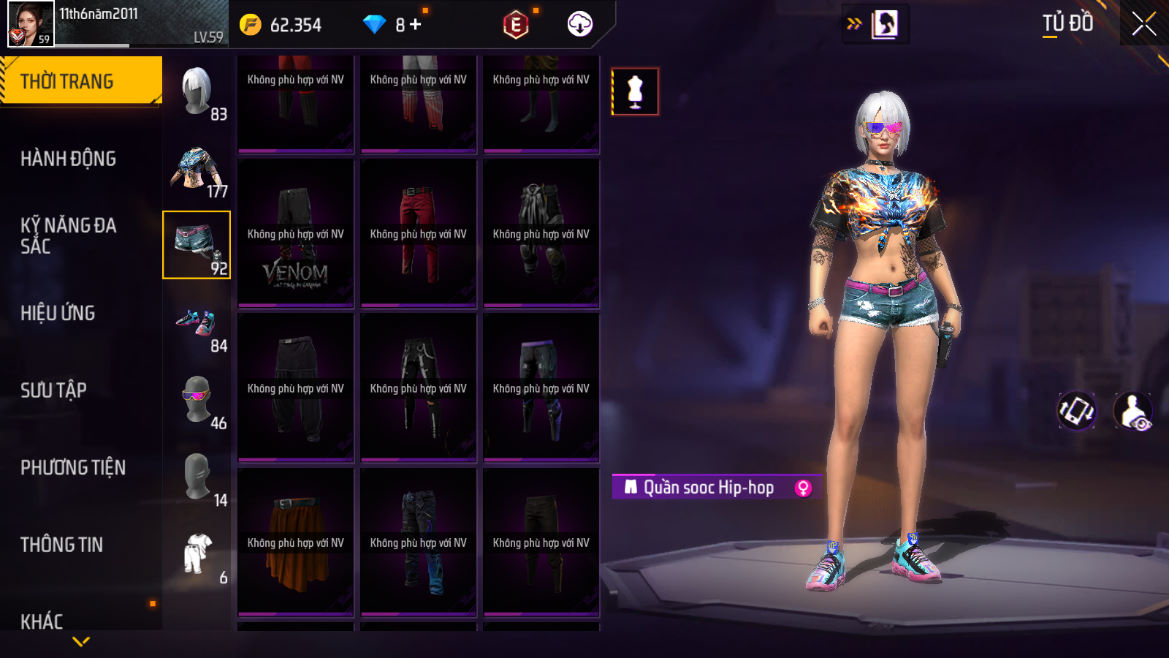Choose the orange skirt item
Screen dimensions: 1169x658
296,543
